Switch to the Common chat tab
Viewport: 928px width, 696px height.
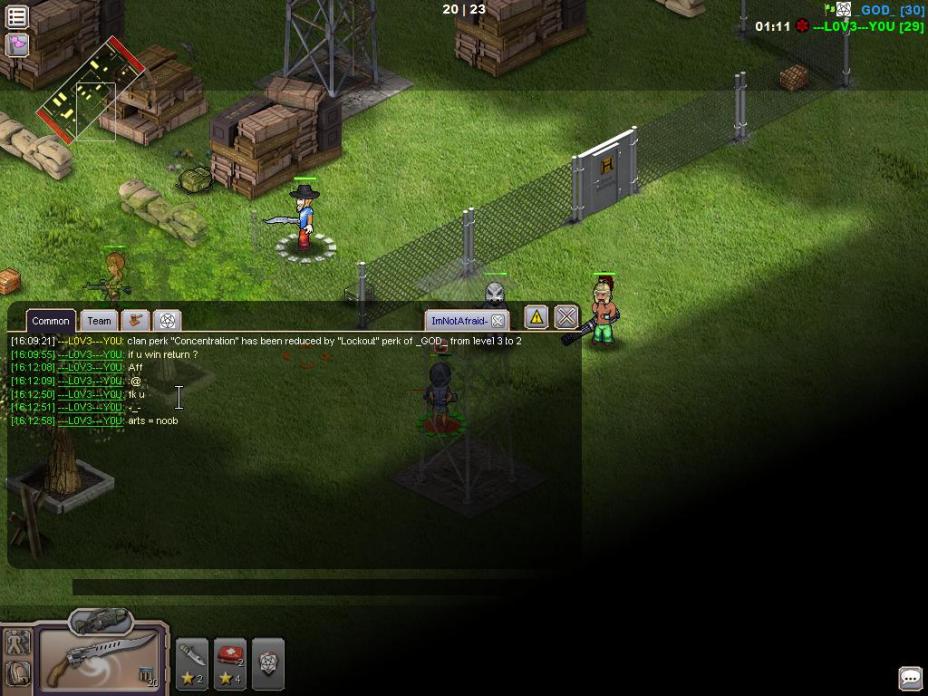click(50, 321)
